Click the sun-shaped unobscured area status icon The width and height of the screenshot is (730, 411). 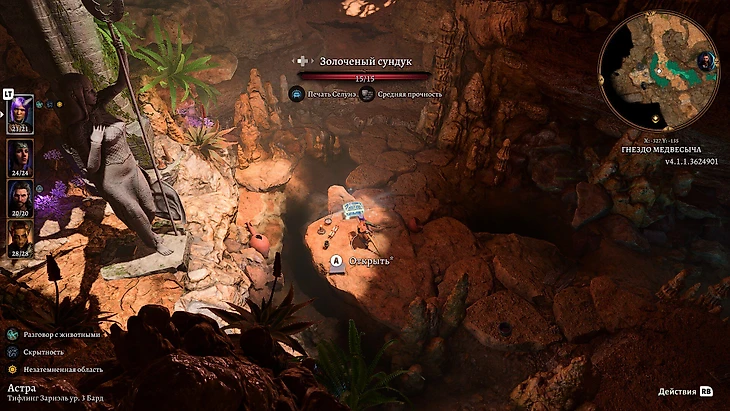click(10, 367)
